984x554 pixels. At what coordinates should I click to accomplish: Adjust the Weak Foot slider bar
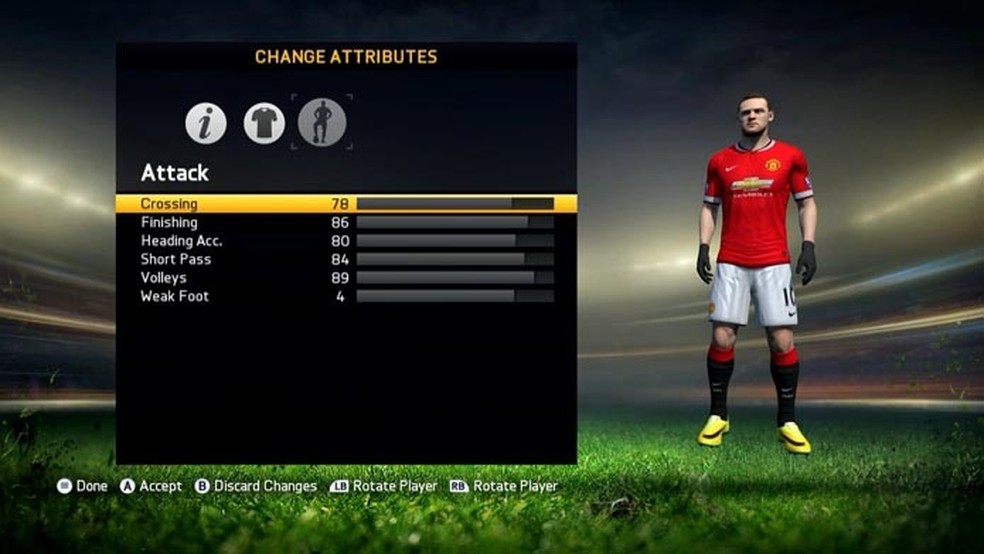click(x=455, y=296)
